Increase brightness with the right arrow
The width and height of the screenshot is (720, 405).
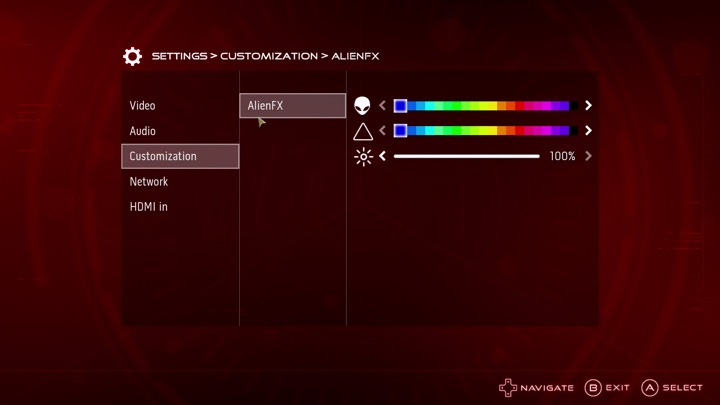[x=588, y=156]
